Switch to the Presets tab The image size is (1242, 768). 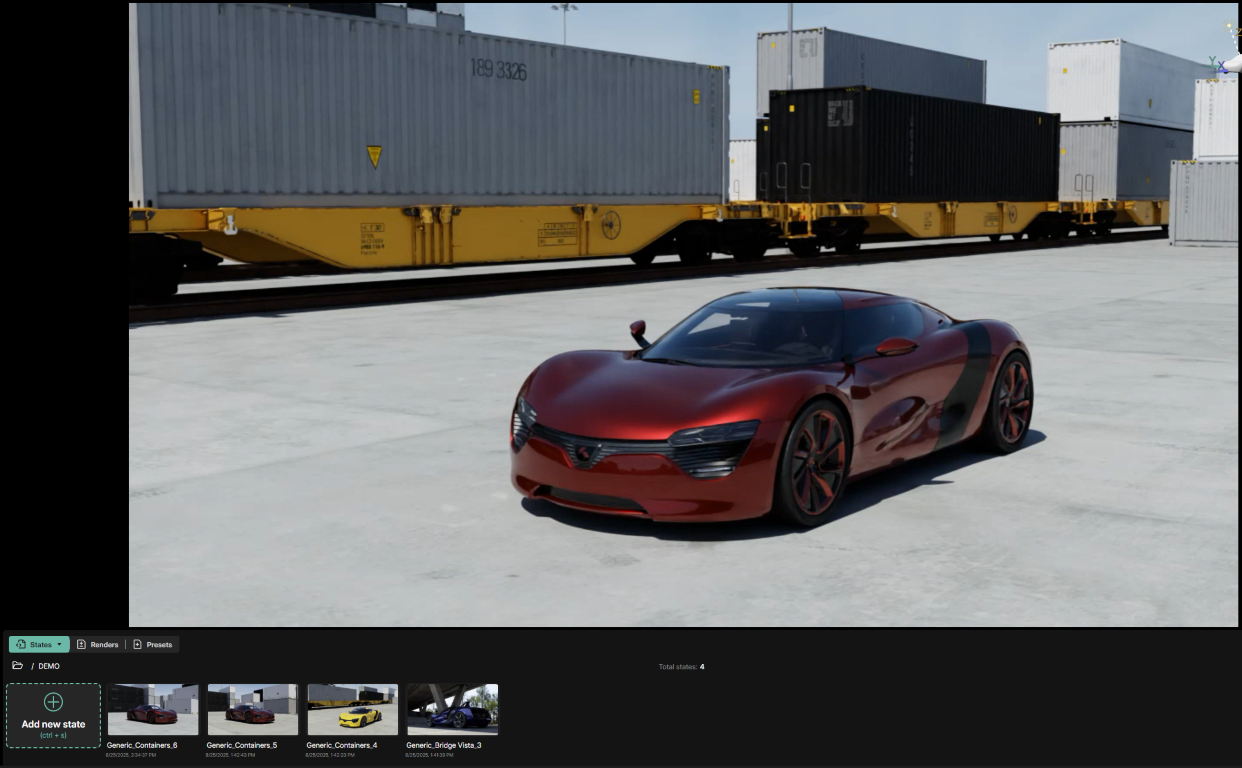pyautogui.click(x=152, y=645)
